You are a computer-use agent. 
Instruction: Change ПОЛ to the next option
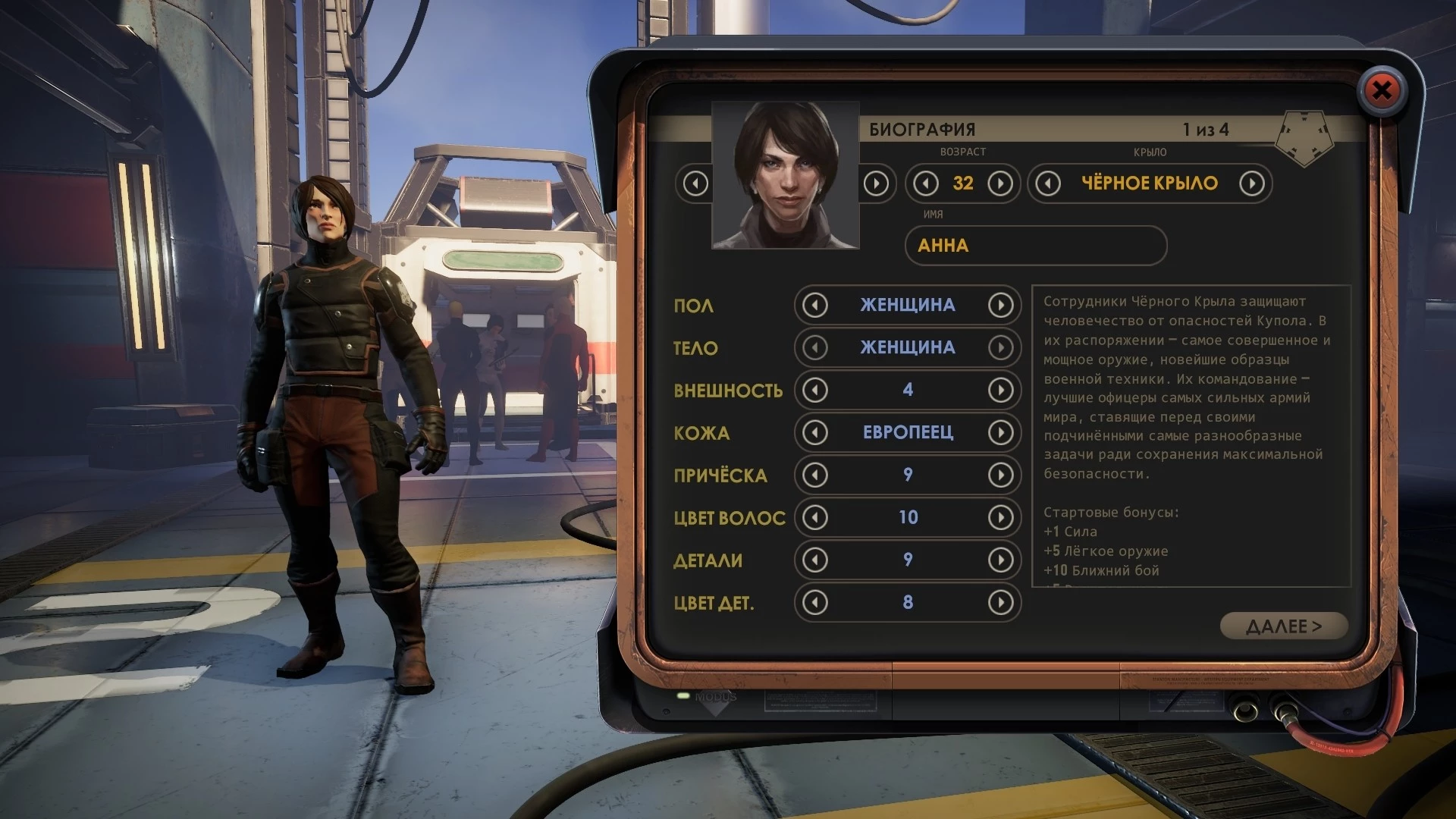1000,306
